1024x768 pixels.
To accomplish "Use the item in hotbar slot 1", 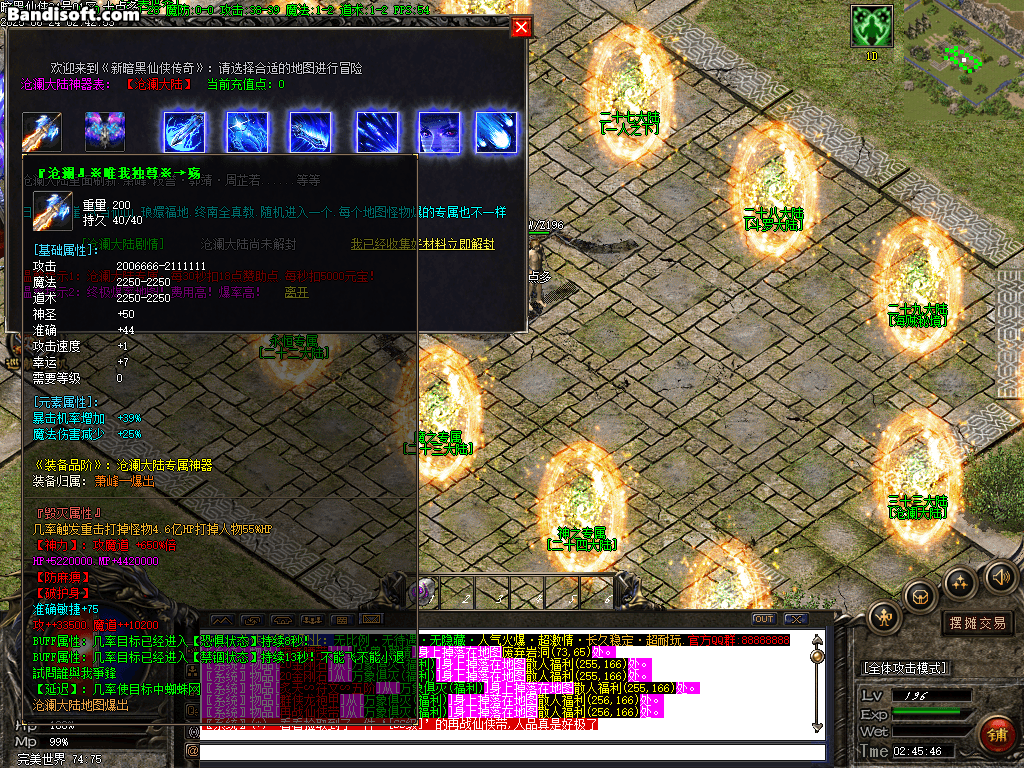I will [x=427, y=592].
